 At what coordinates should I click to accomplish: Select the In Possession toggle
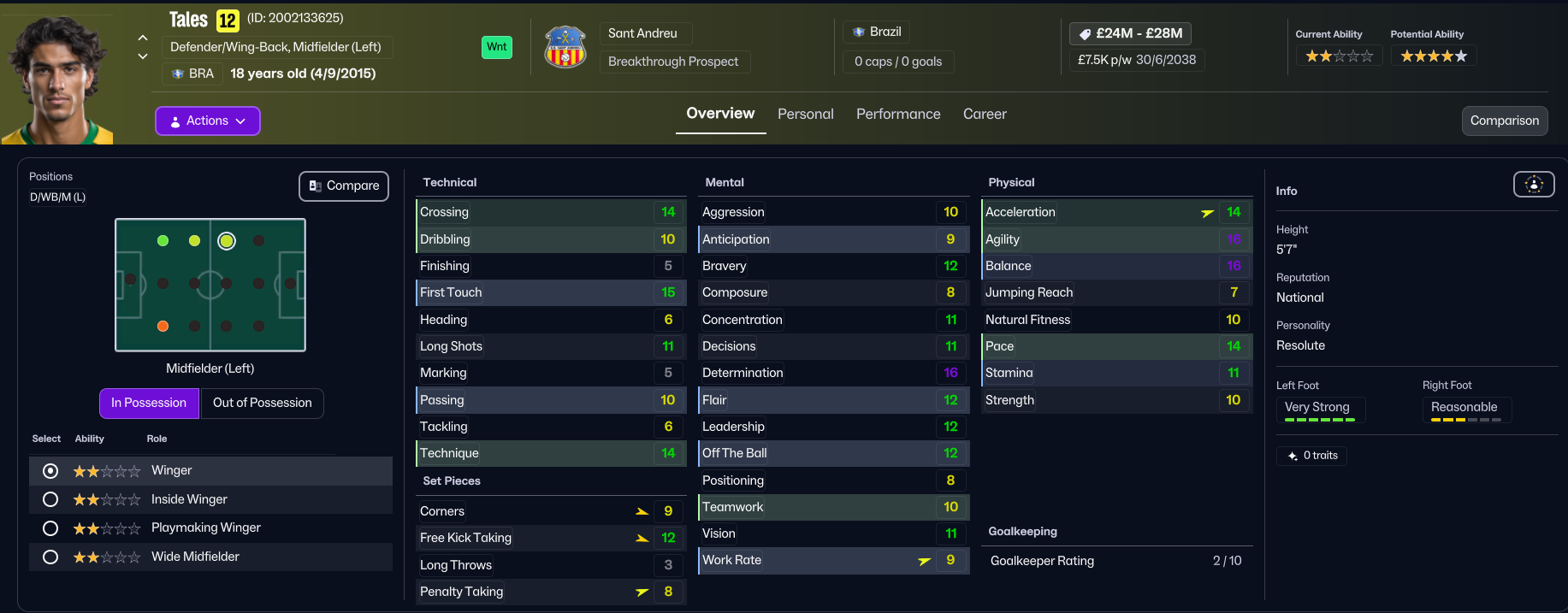pyautogui.click(x=149, y=404)
